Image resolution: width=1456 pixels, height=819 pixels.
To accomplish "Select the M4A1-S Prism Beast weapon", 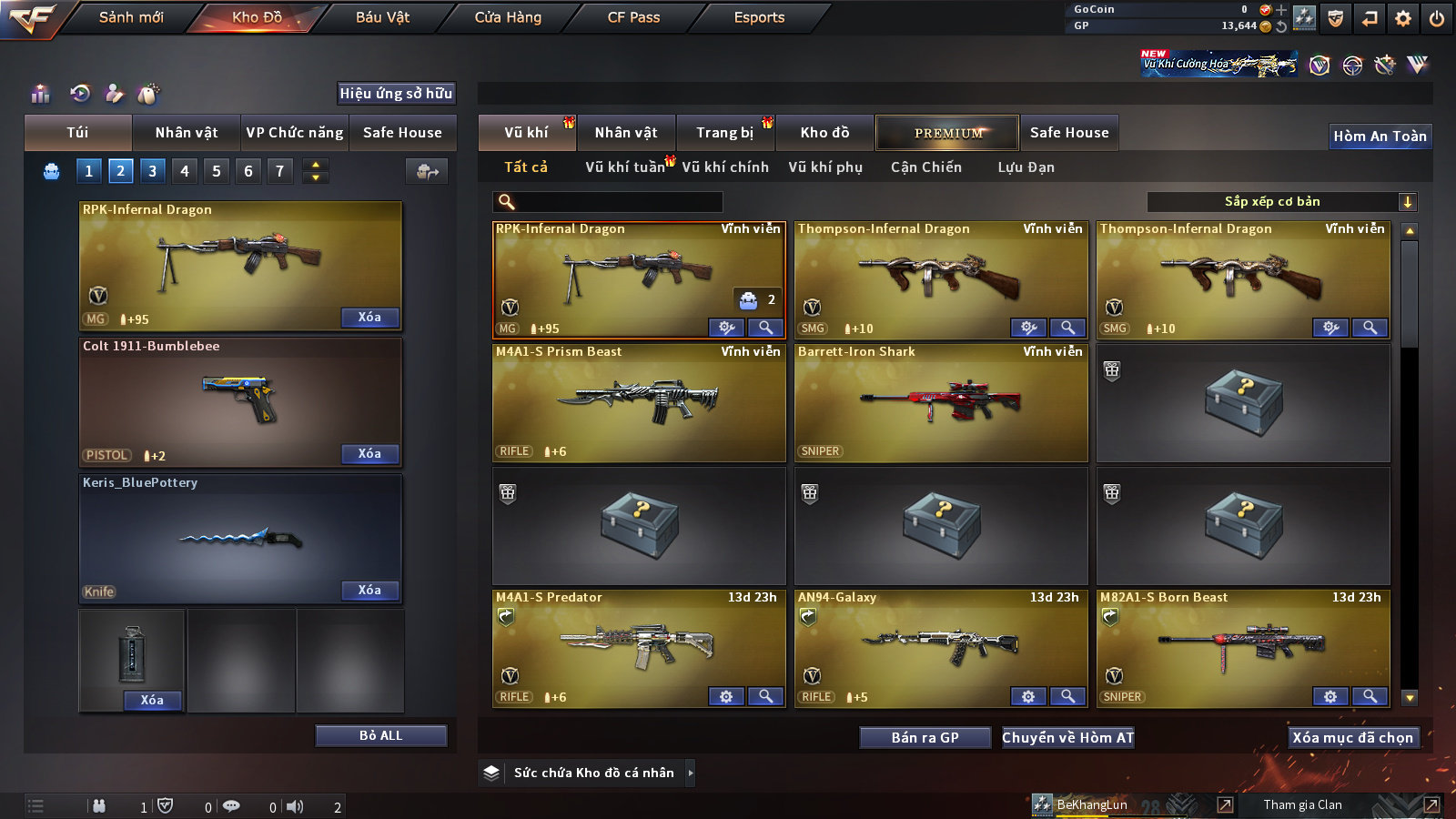I will pyautogui.click(x=639, y=402).
